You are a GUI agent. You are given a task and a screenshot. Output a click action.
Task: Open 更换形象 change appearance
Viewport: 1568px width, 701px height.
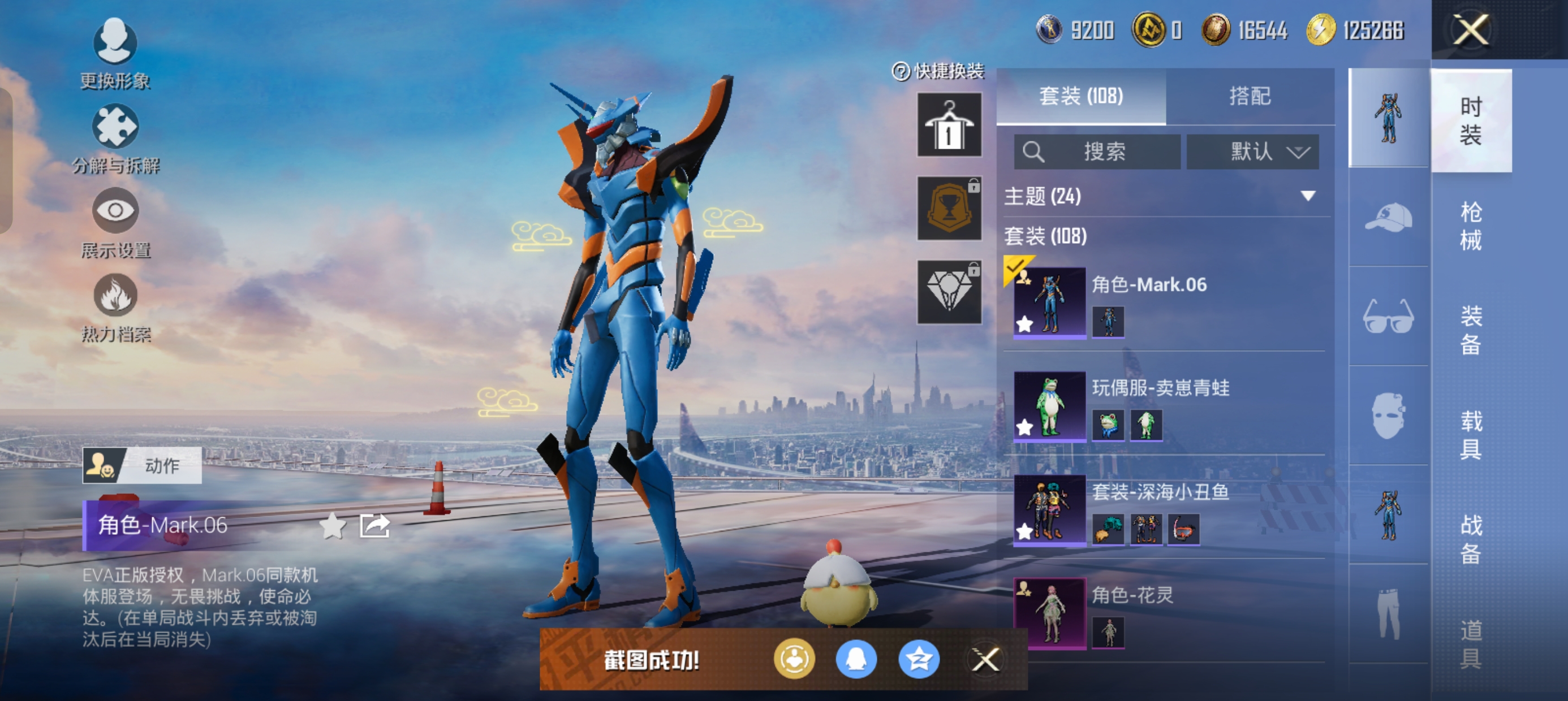(x=115, y=53)
